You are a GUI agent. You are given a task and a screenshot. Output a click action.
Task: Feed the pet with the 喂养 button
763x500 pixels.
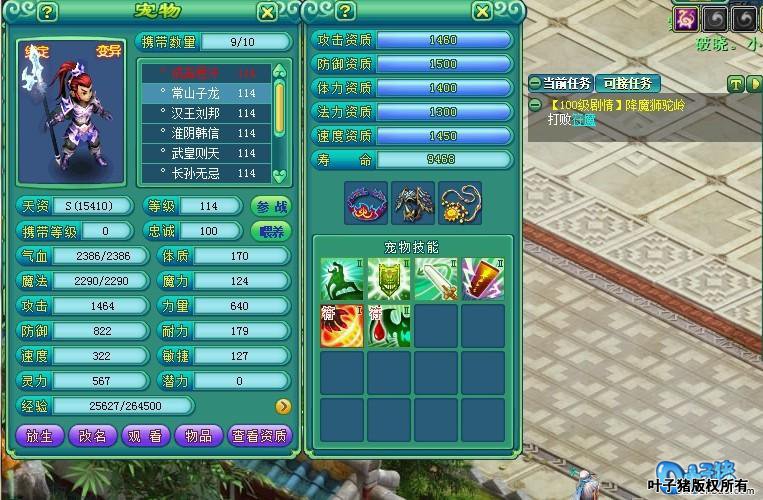[272, 231]
